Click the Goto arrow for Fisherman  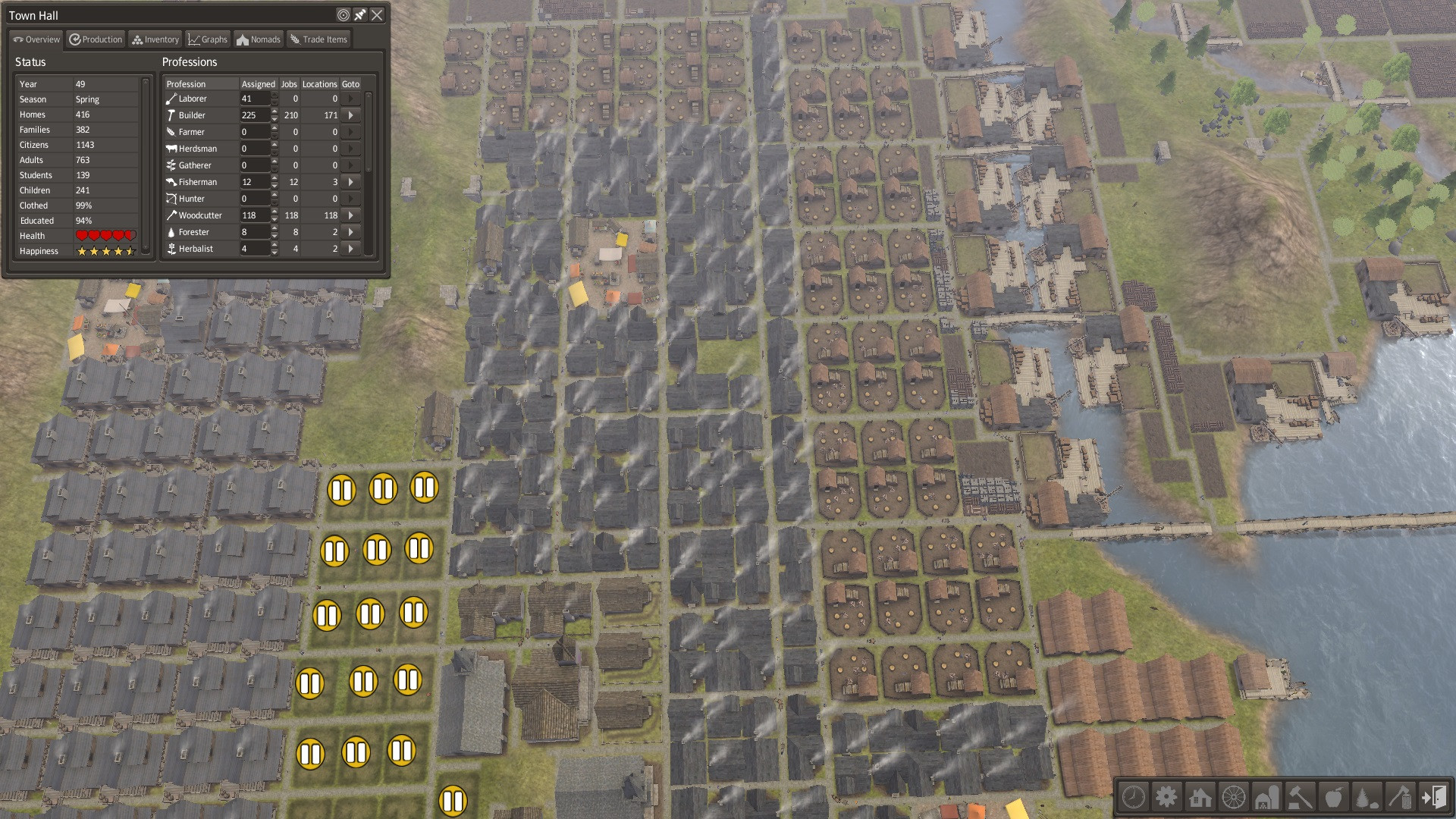(x=350, y=182)
